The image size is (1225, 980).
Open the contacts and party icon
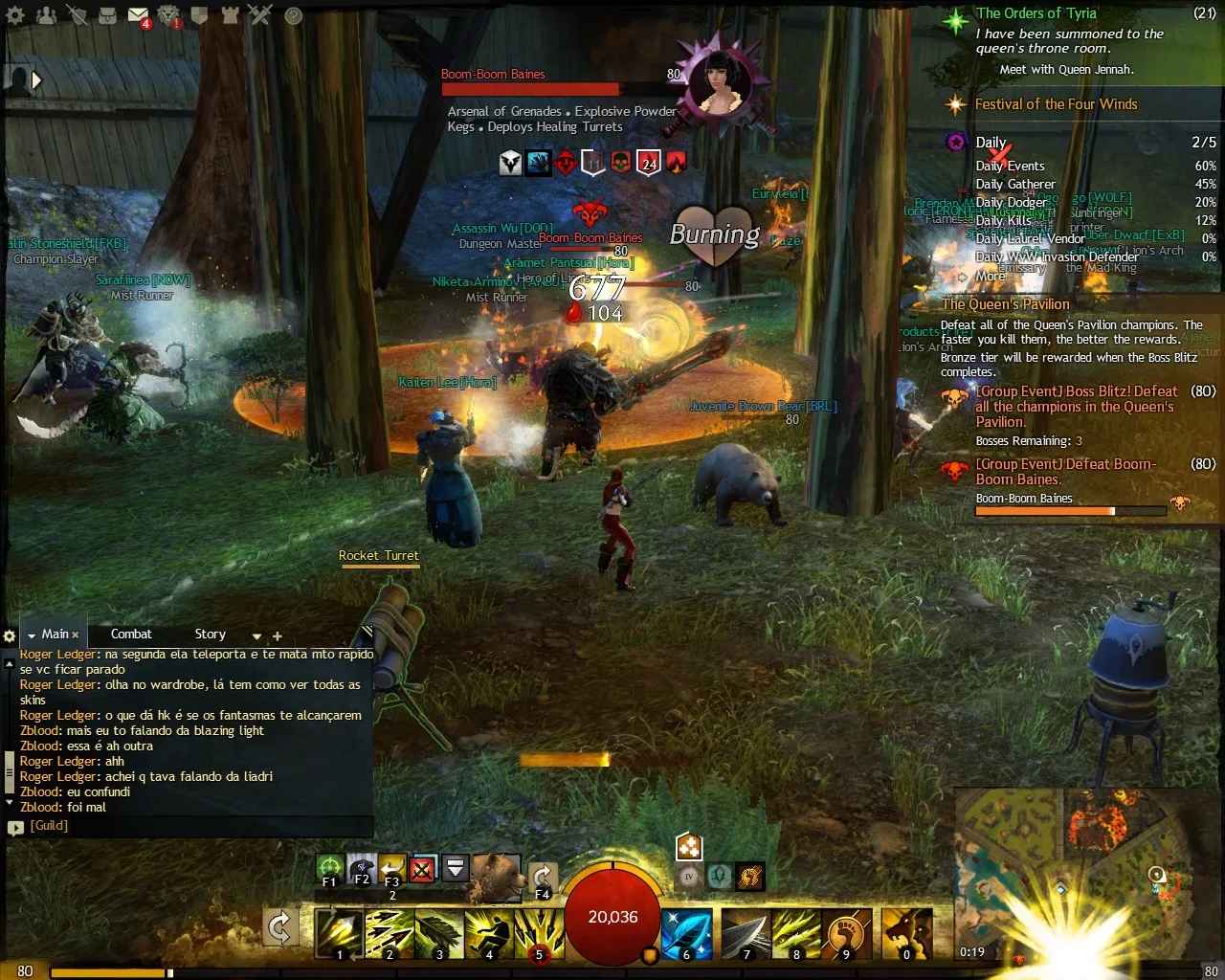click(45, 14)
